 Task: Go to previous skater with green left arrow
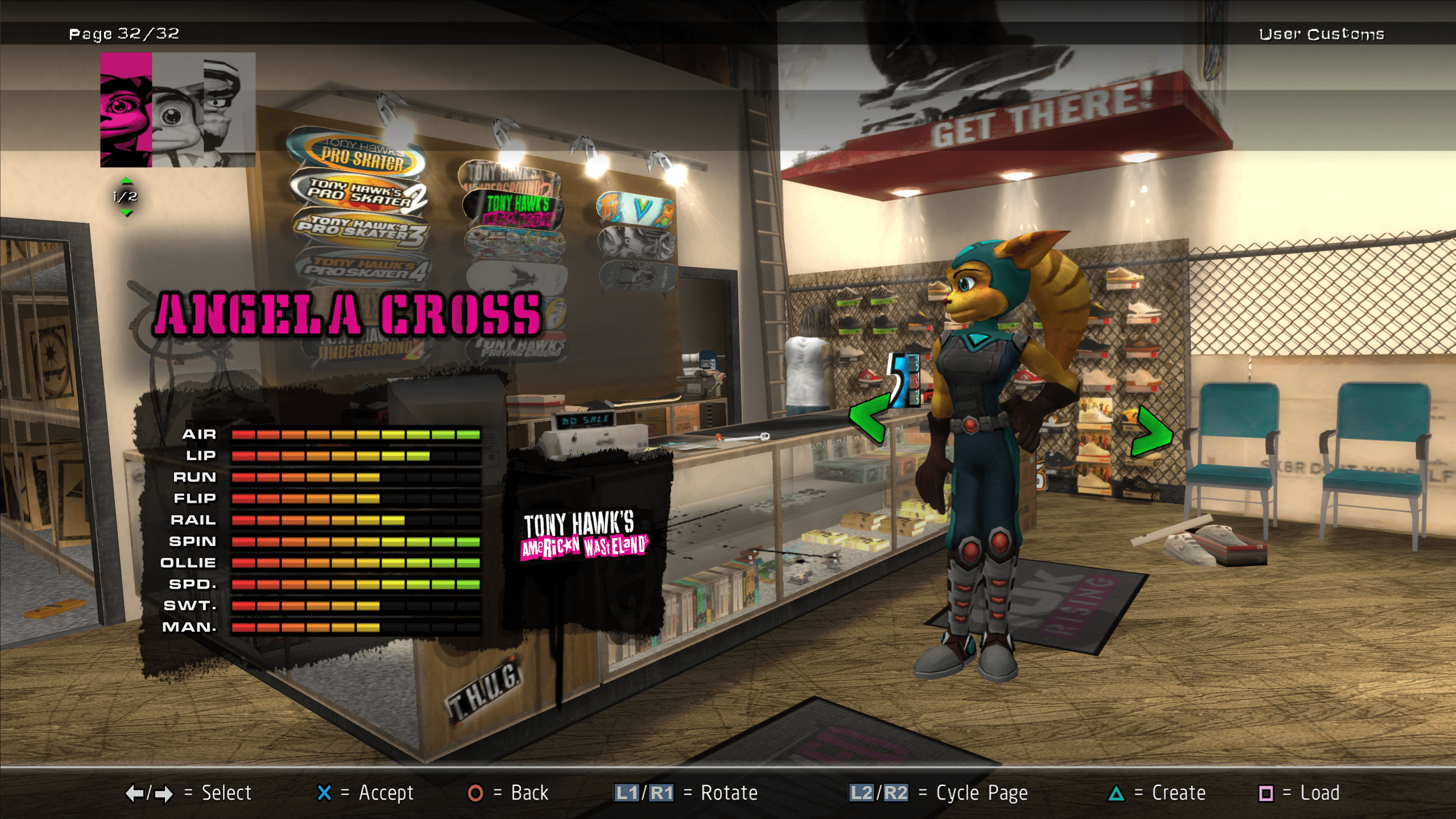(868, 418)
